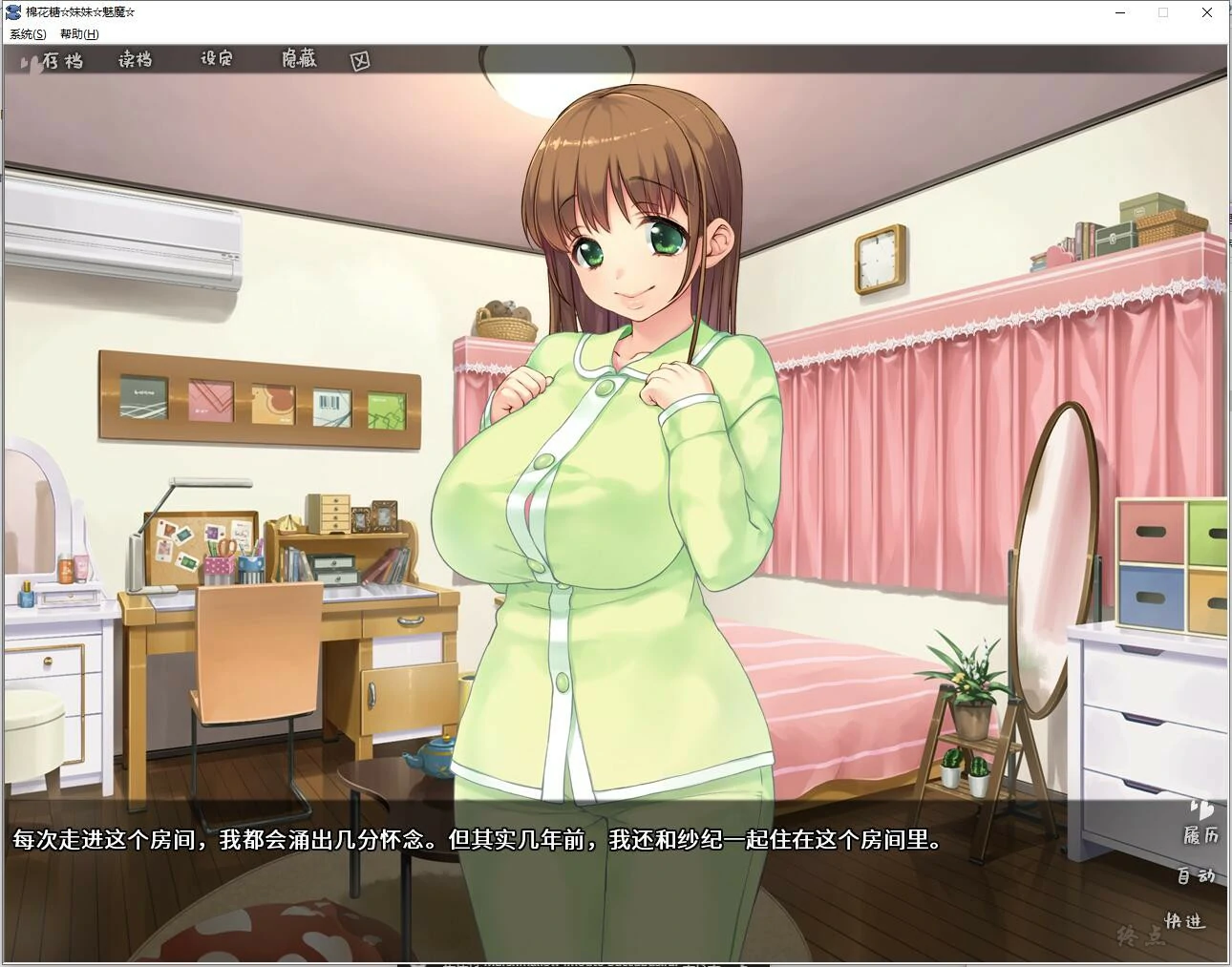Open game settings with the 设定 icon

[x=214, y=59]
